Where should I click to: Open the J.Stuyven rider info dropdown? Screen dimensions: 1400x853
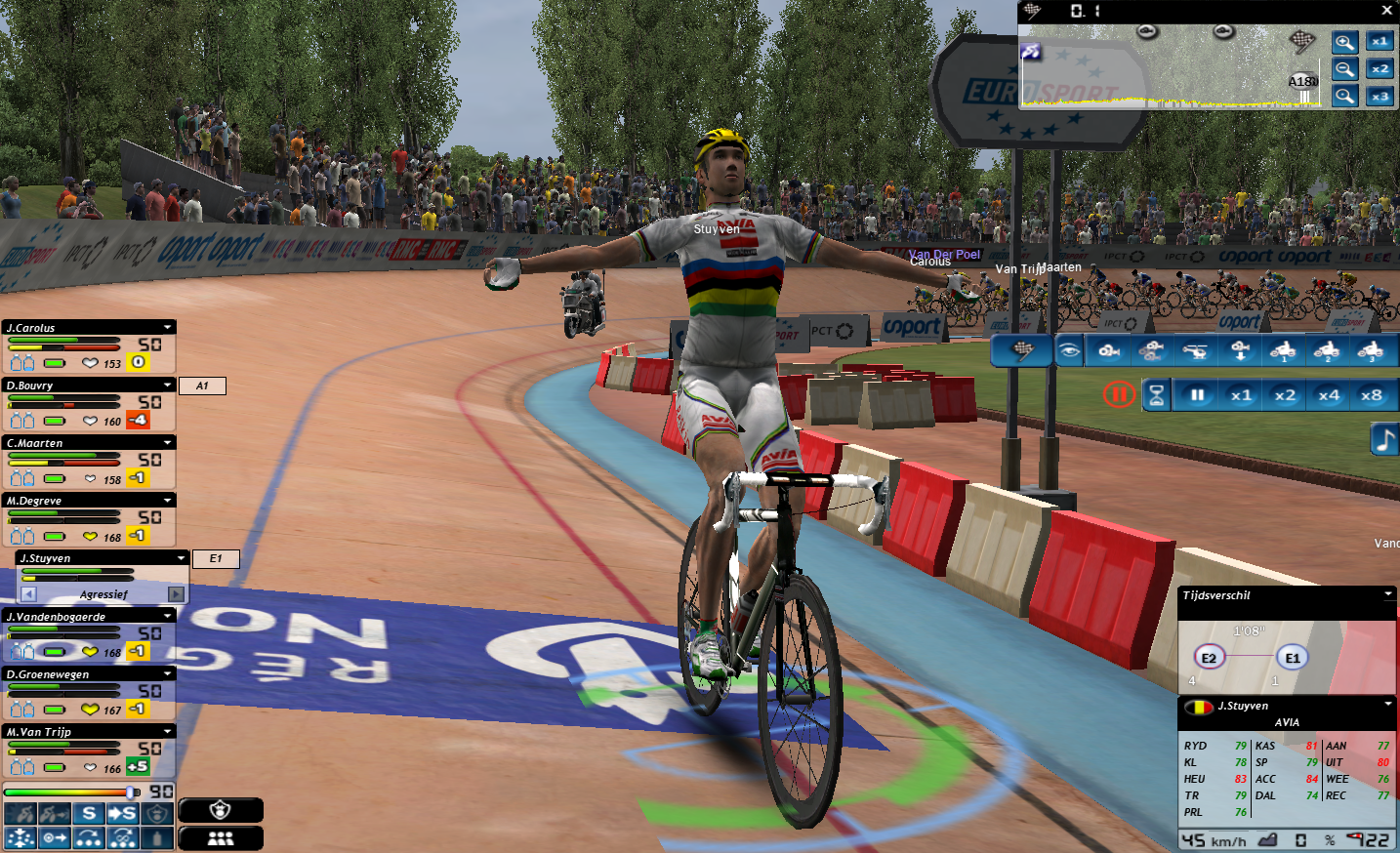coord(1387,705)
